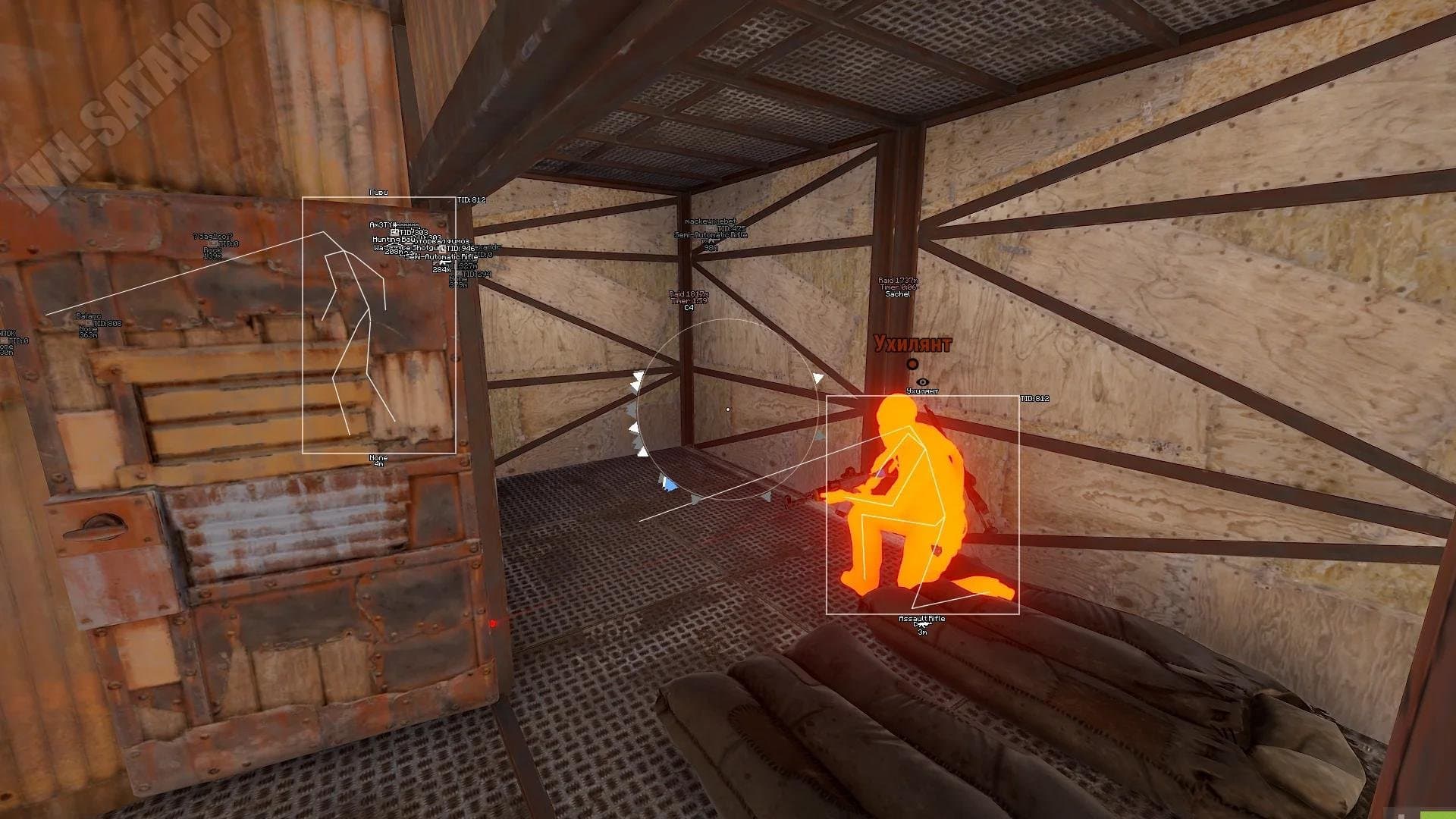Click the small icon next to TID:303
The height and width of the screenshot is (819, 1456).
pos(394,233)
